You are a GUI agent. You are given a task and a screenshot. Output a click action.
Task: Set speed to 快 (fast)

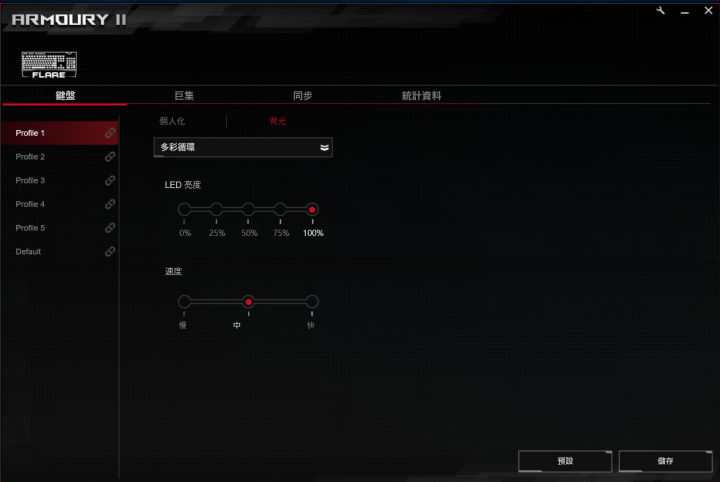(x=312, y=301)
